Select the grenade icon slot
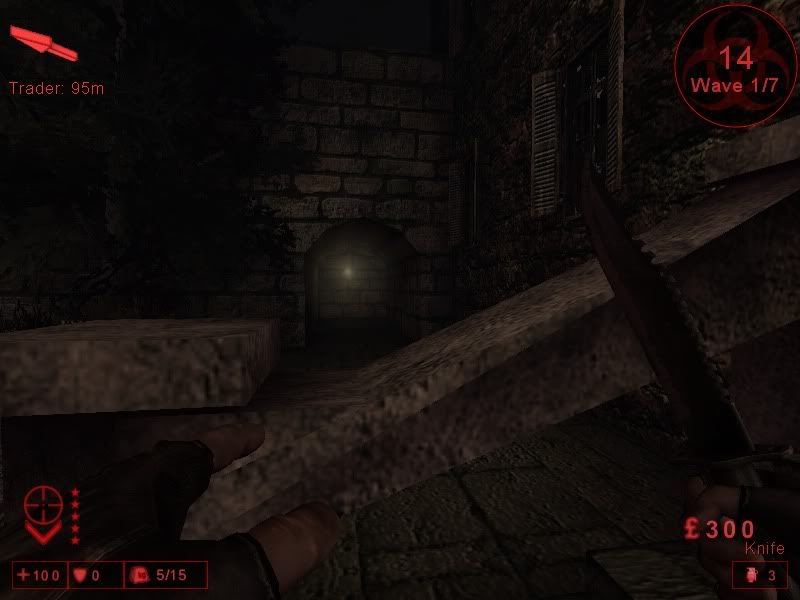Screen dimensions: 800x600 tap(752, 575)
